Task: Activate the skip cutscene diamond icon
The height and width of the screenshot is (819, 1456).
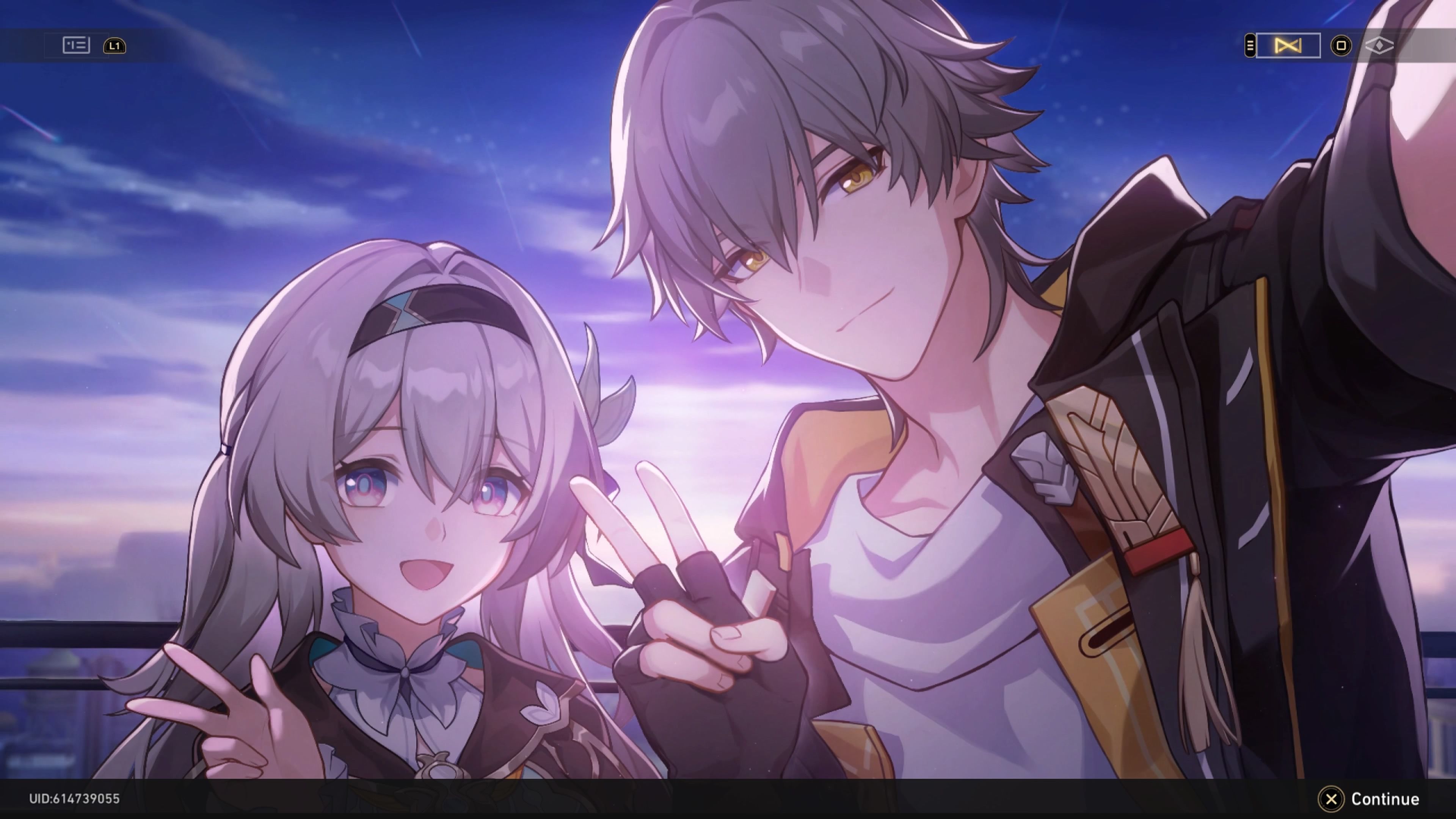Action: (x=1381, y=46)
